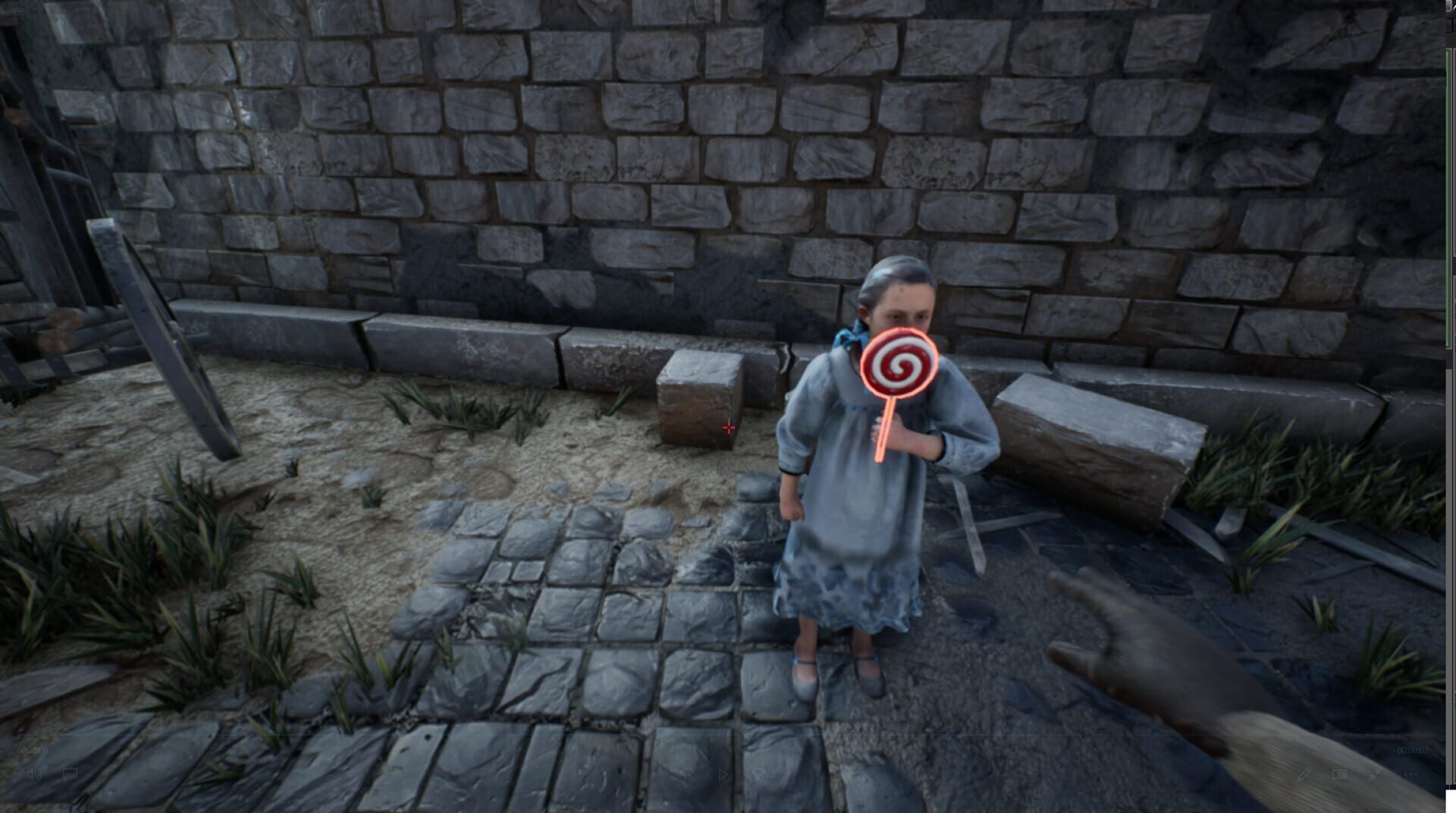
Task: Click the monitor display icon bottom left
Action: click(69, 774)
